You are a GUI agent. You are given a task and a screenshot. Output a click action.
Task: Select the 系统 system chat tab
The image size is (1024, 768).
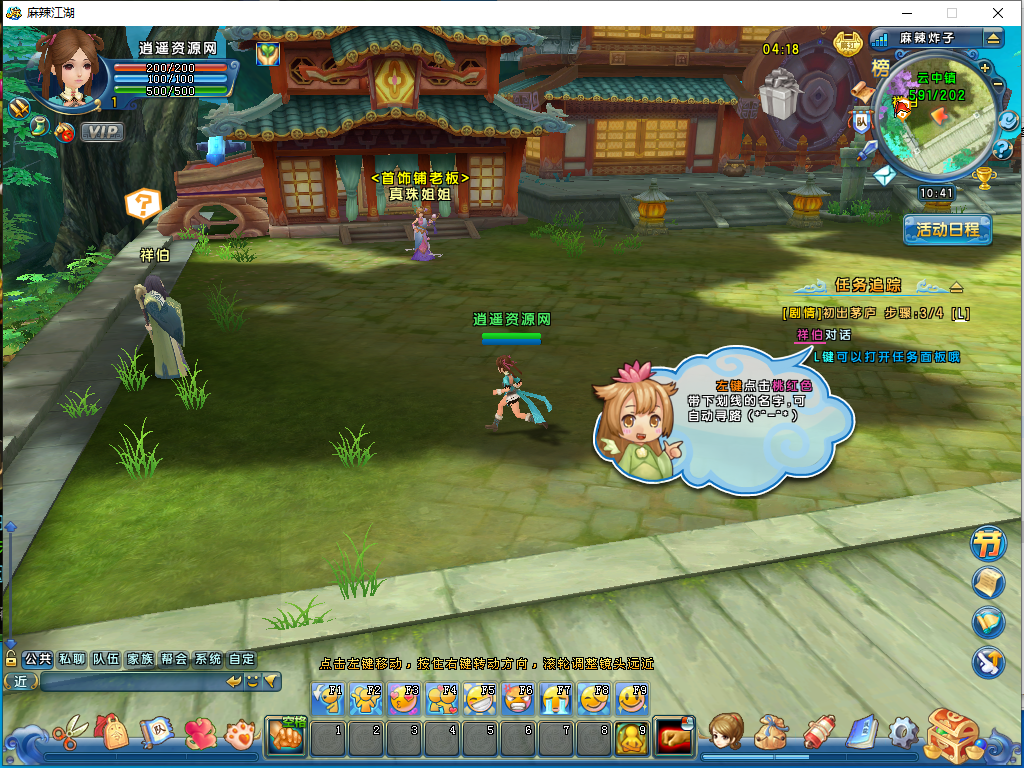pyautogui.click(x=208, y=659)
